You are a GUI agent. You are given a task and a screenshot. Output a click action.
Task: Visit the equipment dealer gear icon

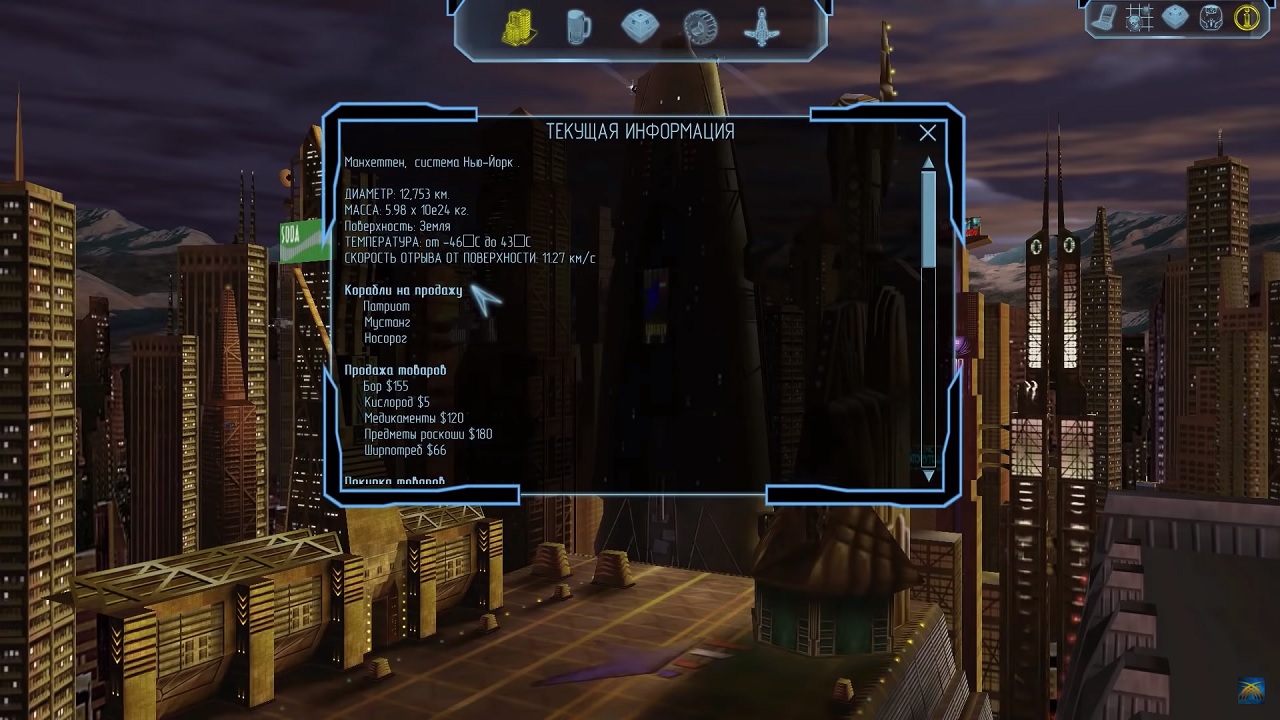pos(700,27)
